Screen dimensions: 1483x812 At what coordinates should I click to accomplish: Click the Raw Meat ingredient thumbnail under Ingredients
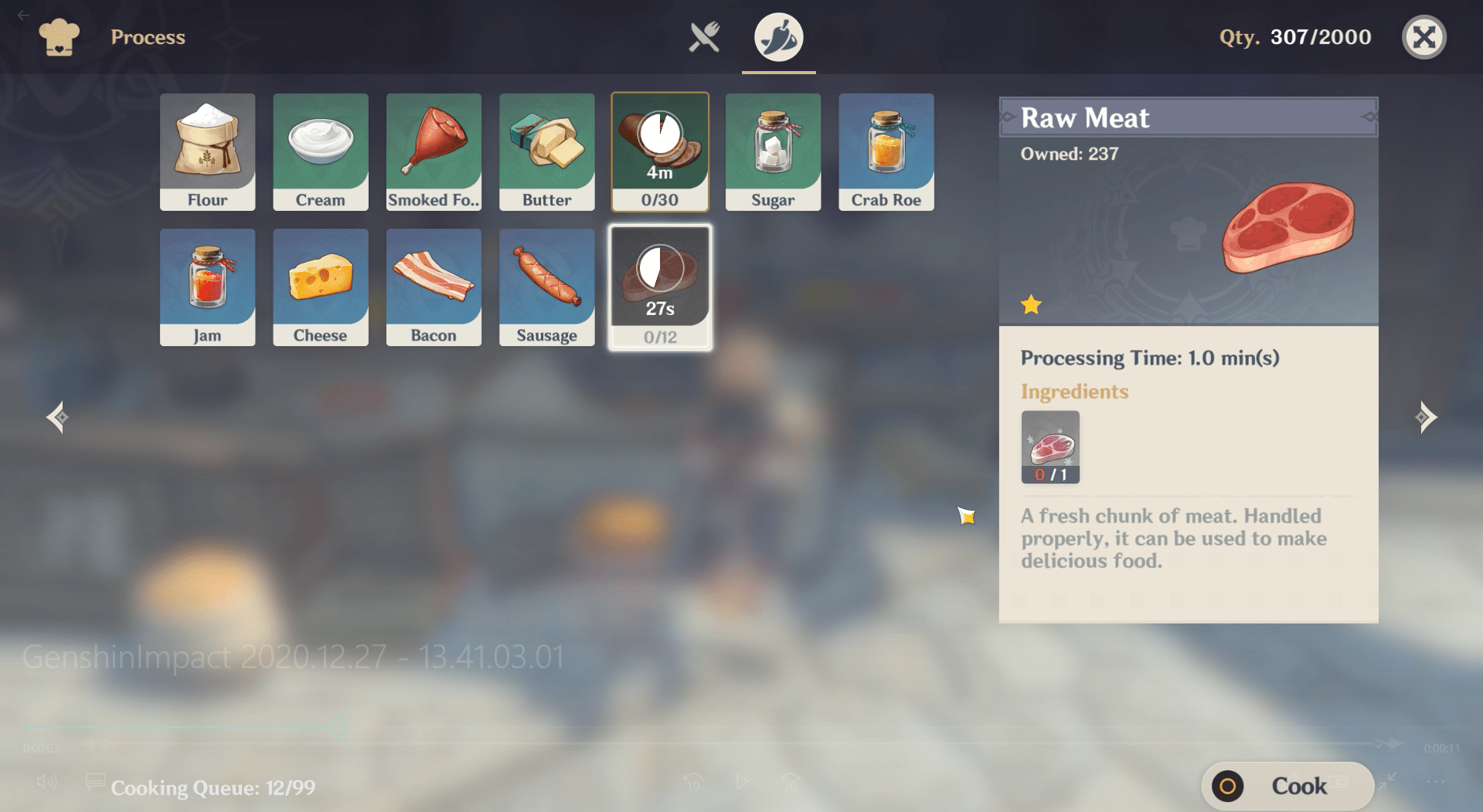(x=1049, y=447)
